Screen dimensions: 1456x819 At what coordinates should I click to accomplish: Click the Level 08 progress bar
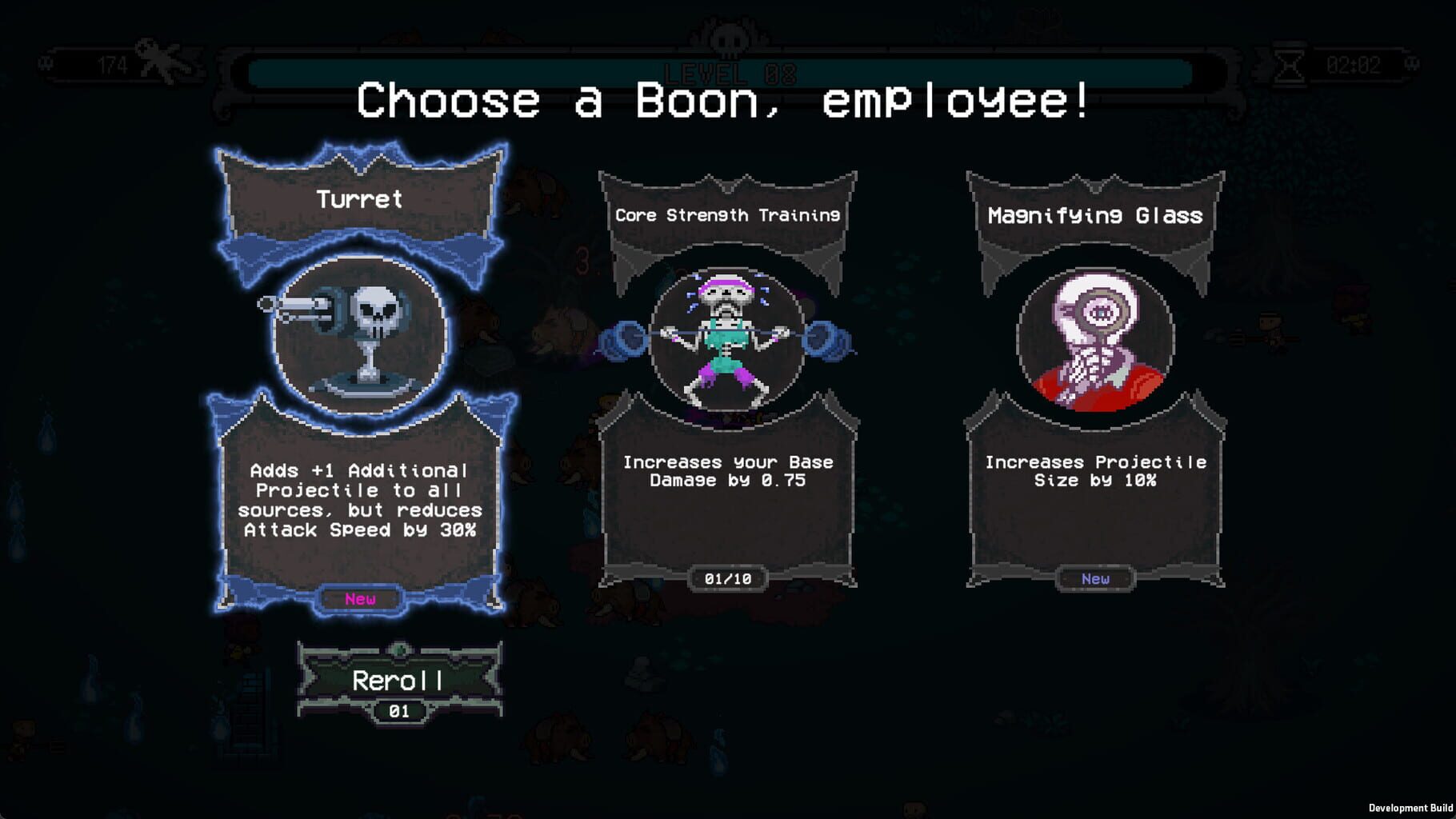tap(726, 70)
